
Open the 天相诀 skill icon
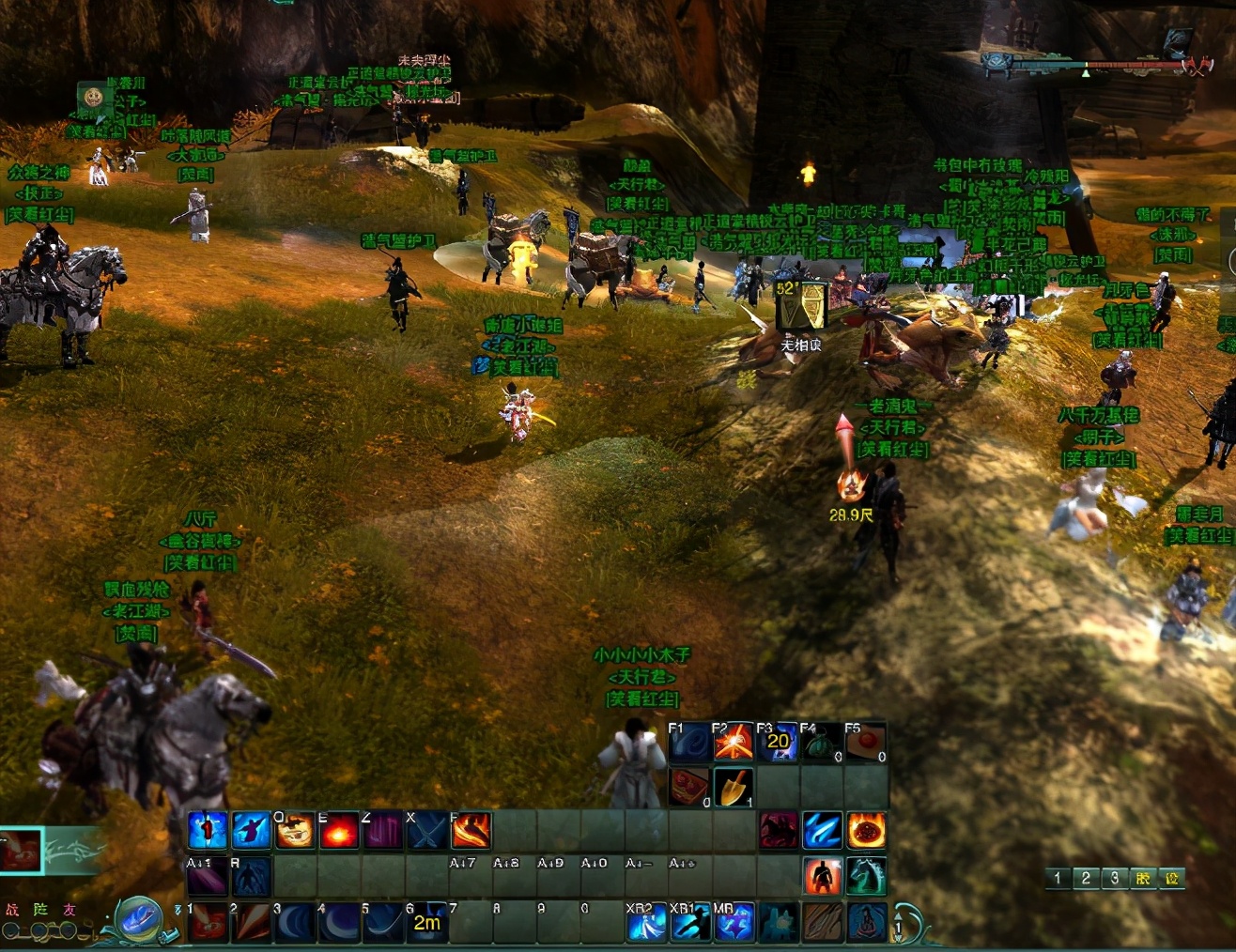pyautogui.click(x=800, y=307)
